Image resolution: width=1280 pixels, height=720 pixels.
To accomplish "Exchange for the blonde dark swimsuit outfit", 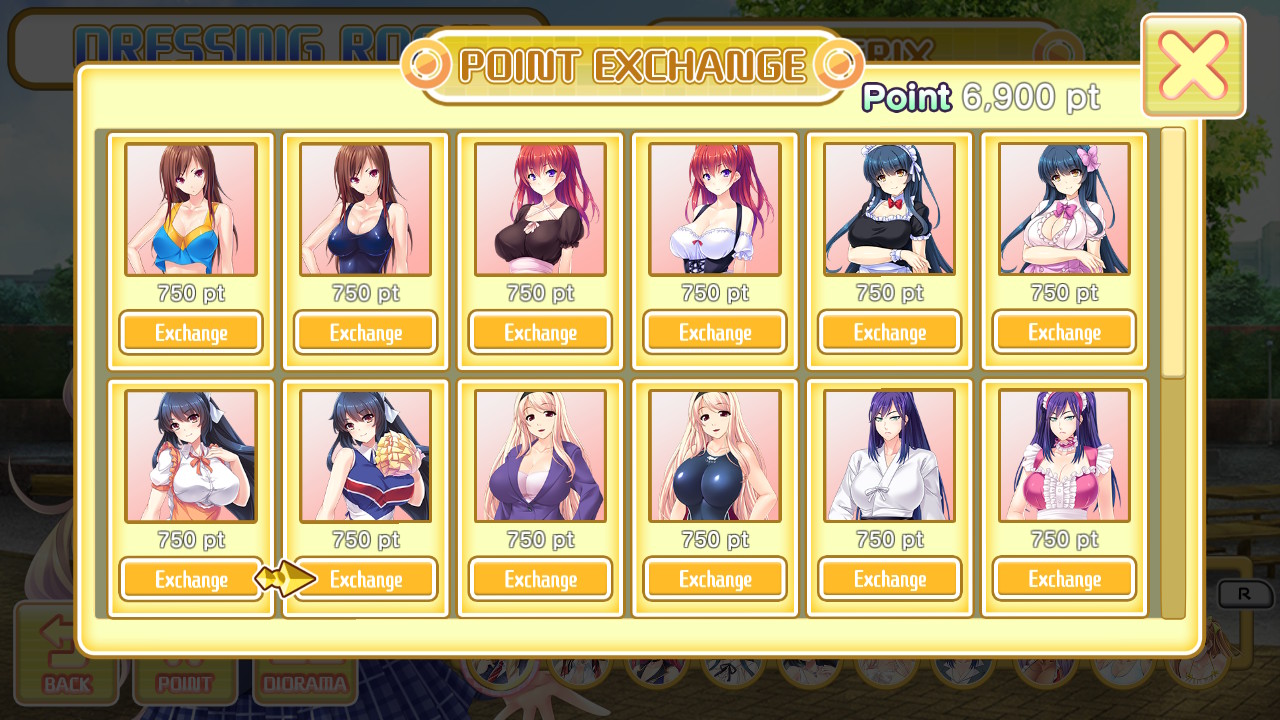I will pos(714,579).
